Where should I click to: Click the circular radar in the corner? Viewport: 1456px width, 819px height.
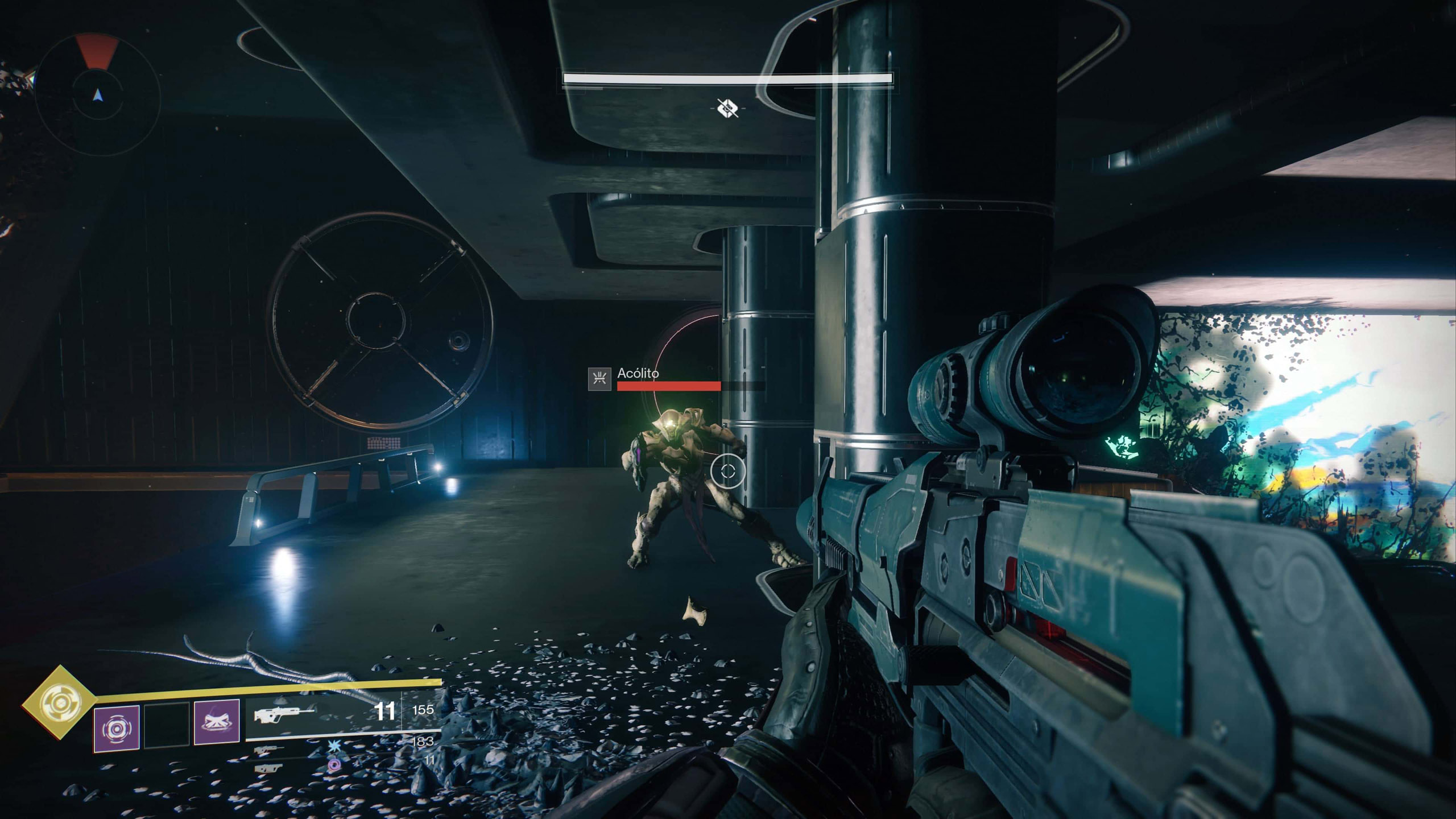98,95
